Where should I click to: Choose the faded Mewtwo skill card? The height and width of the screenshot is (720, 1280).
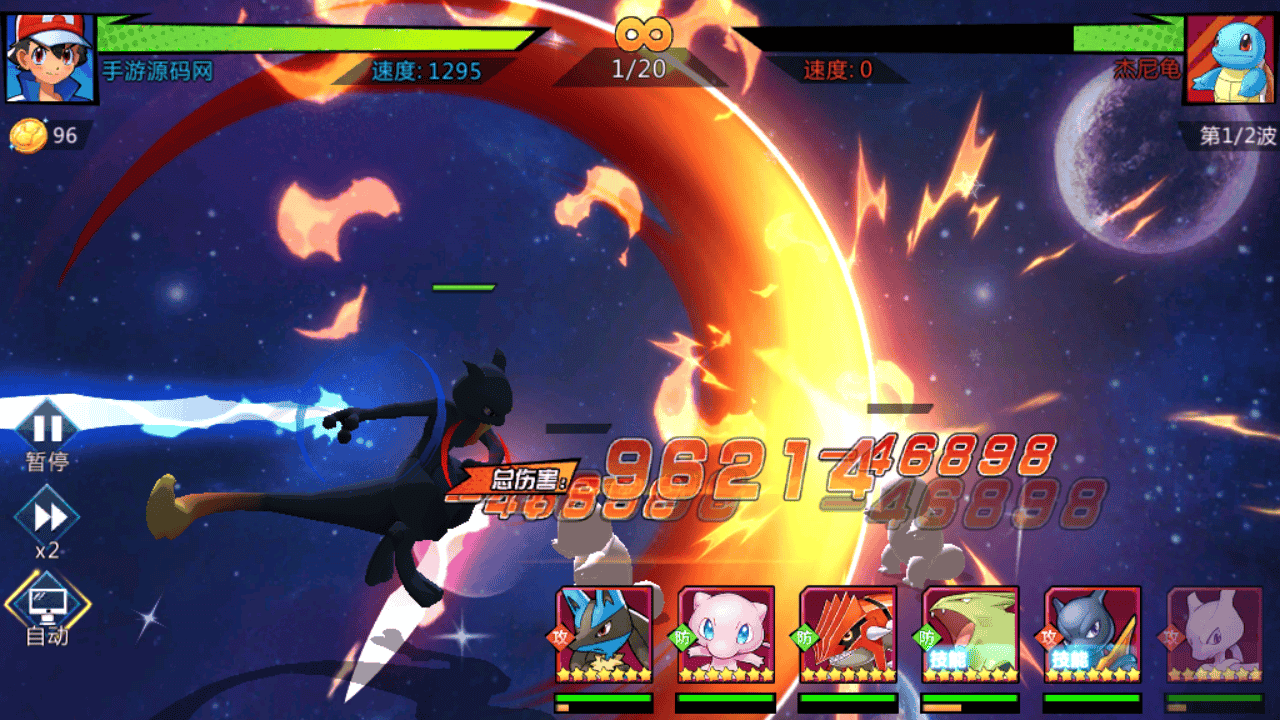(x=1214, y=634)
